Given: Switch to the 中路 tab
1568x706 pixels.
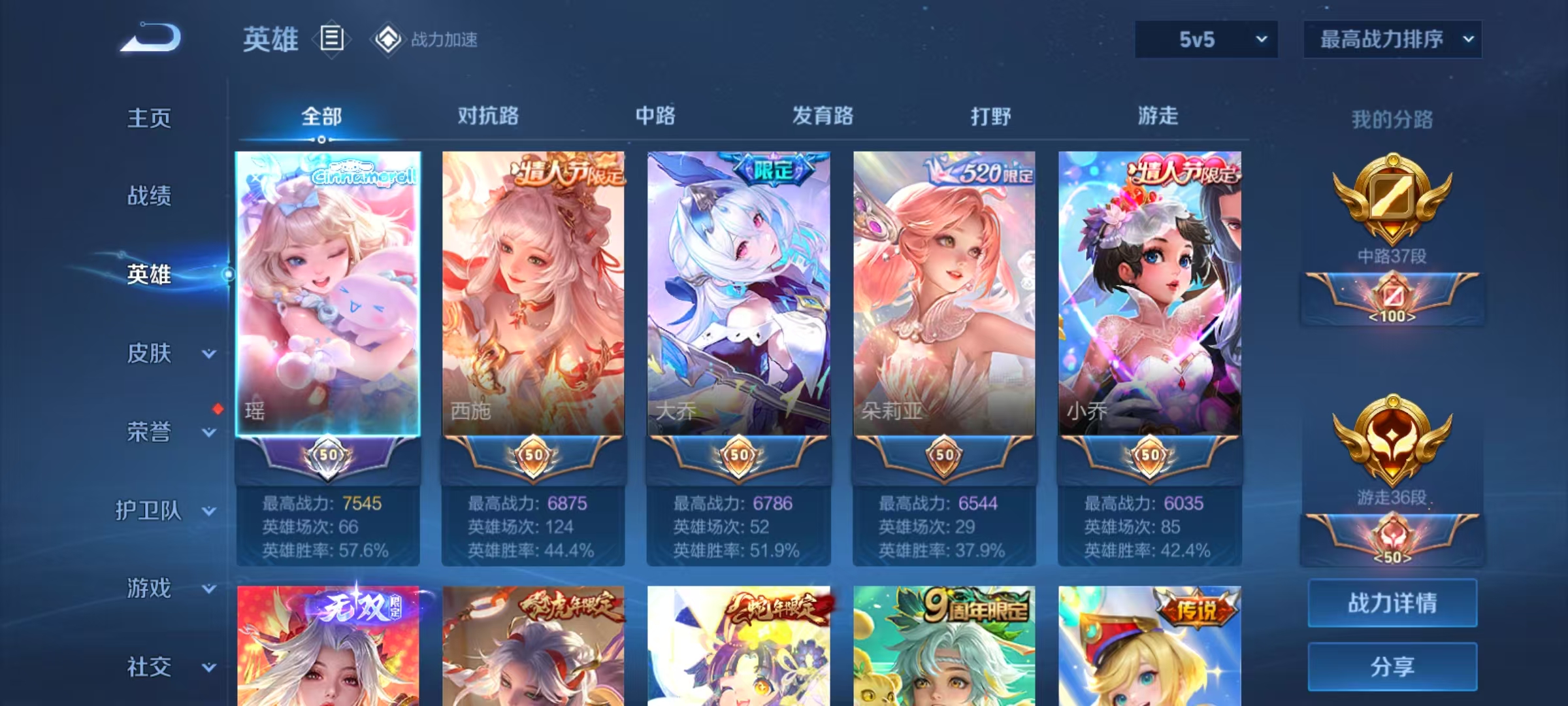Looking at the screenshot, I should 655,116.
